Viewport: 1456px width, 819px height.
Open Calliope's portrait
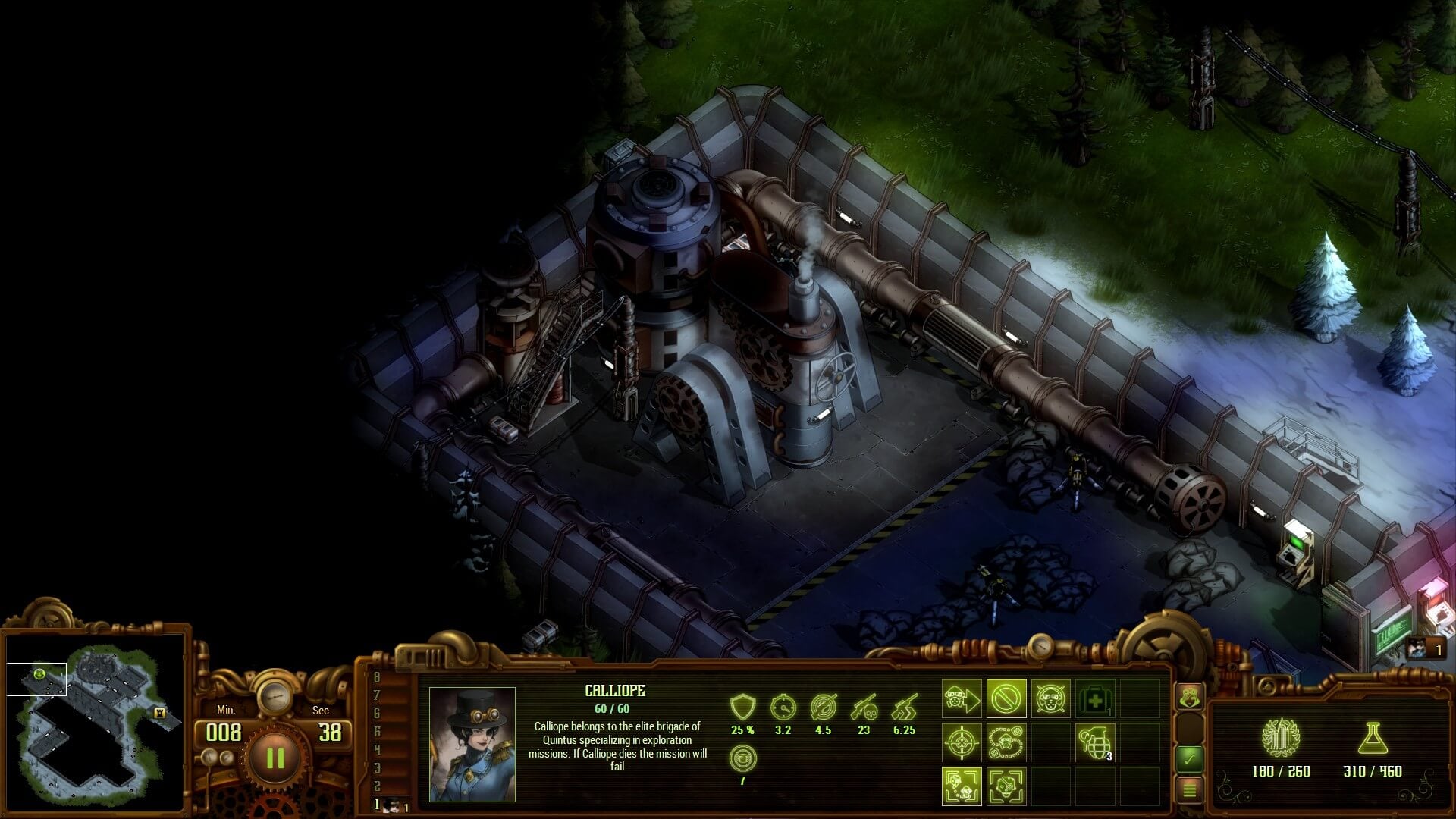[472, 744]
